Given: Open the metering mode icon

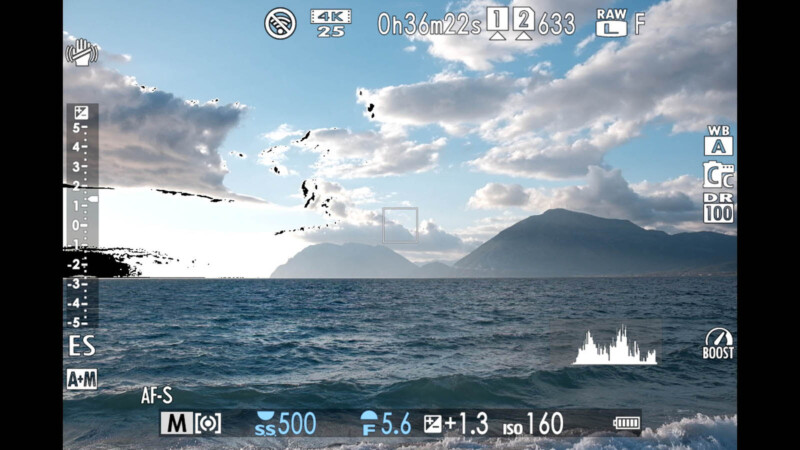Looking at the screenshot, I should [x=208, y=423].
